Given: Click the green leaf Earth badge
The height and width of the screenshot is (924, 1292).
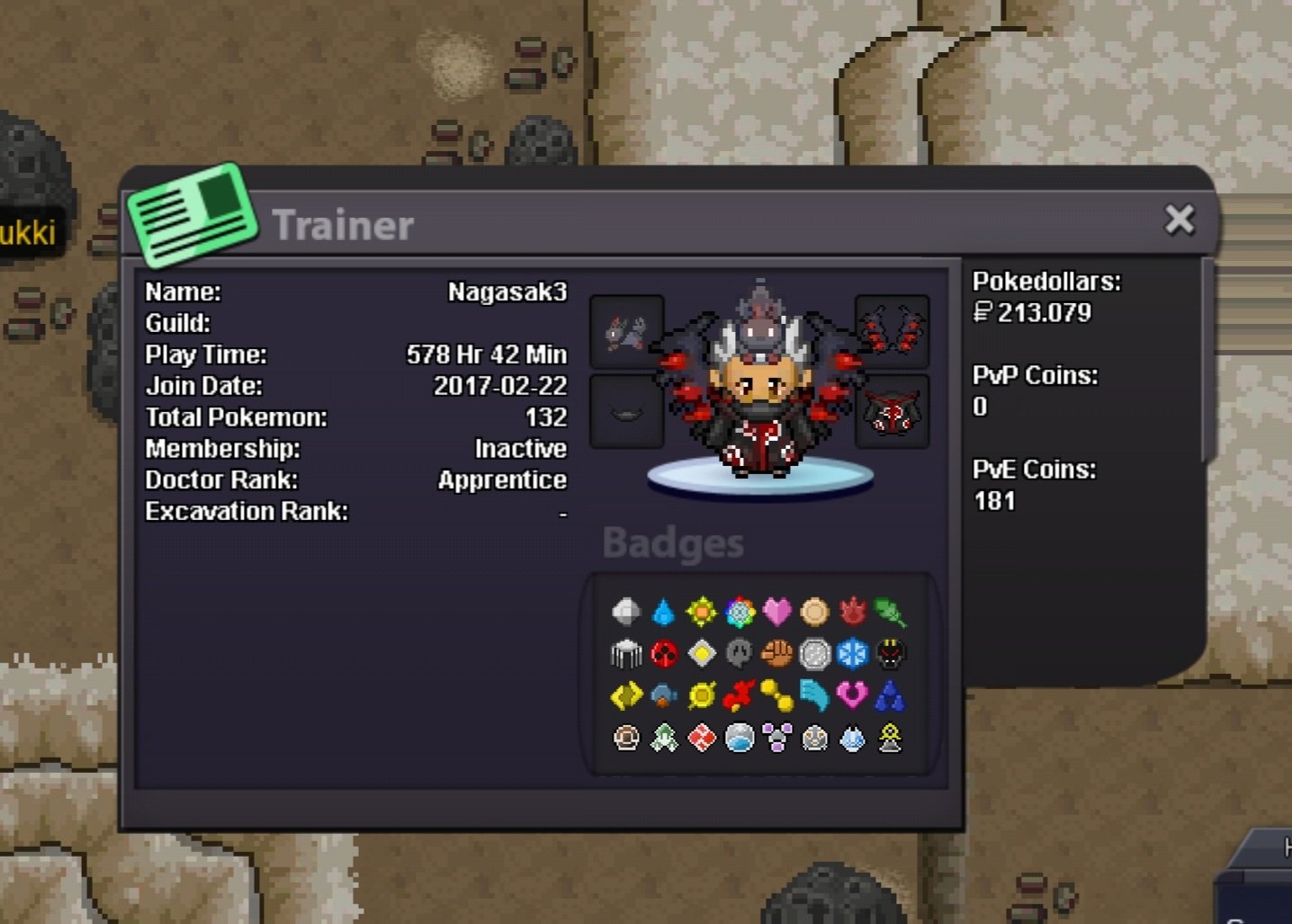Looking at the screenshot, I should click(890, 612).
